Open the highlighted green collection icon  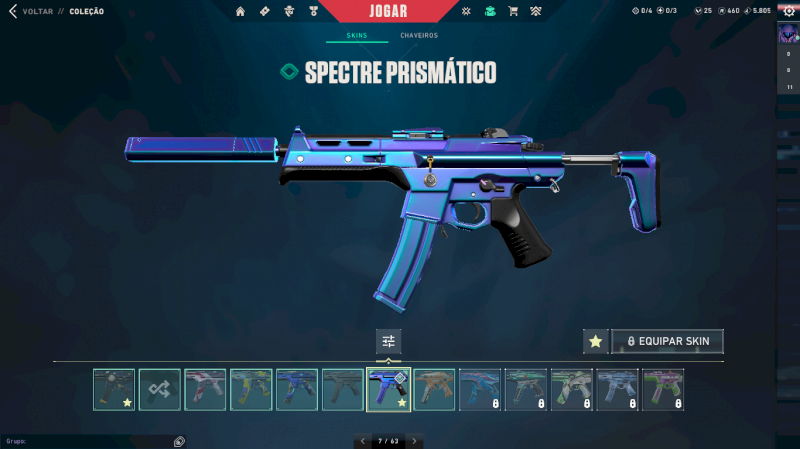click(x=490, y=11)
